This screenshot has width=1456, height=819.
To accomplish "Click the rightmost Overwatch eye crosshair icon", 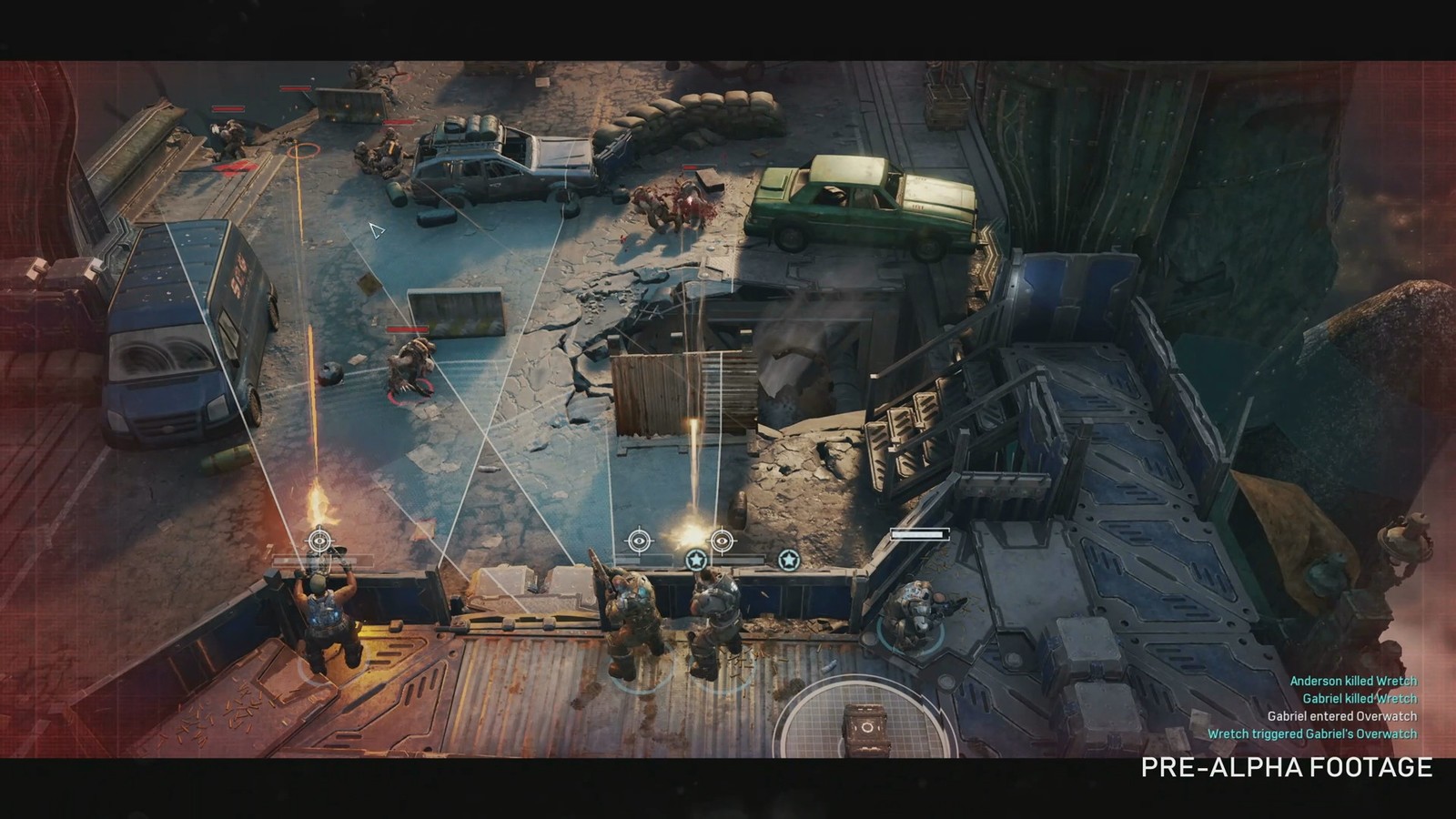I will 722,540.
